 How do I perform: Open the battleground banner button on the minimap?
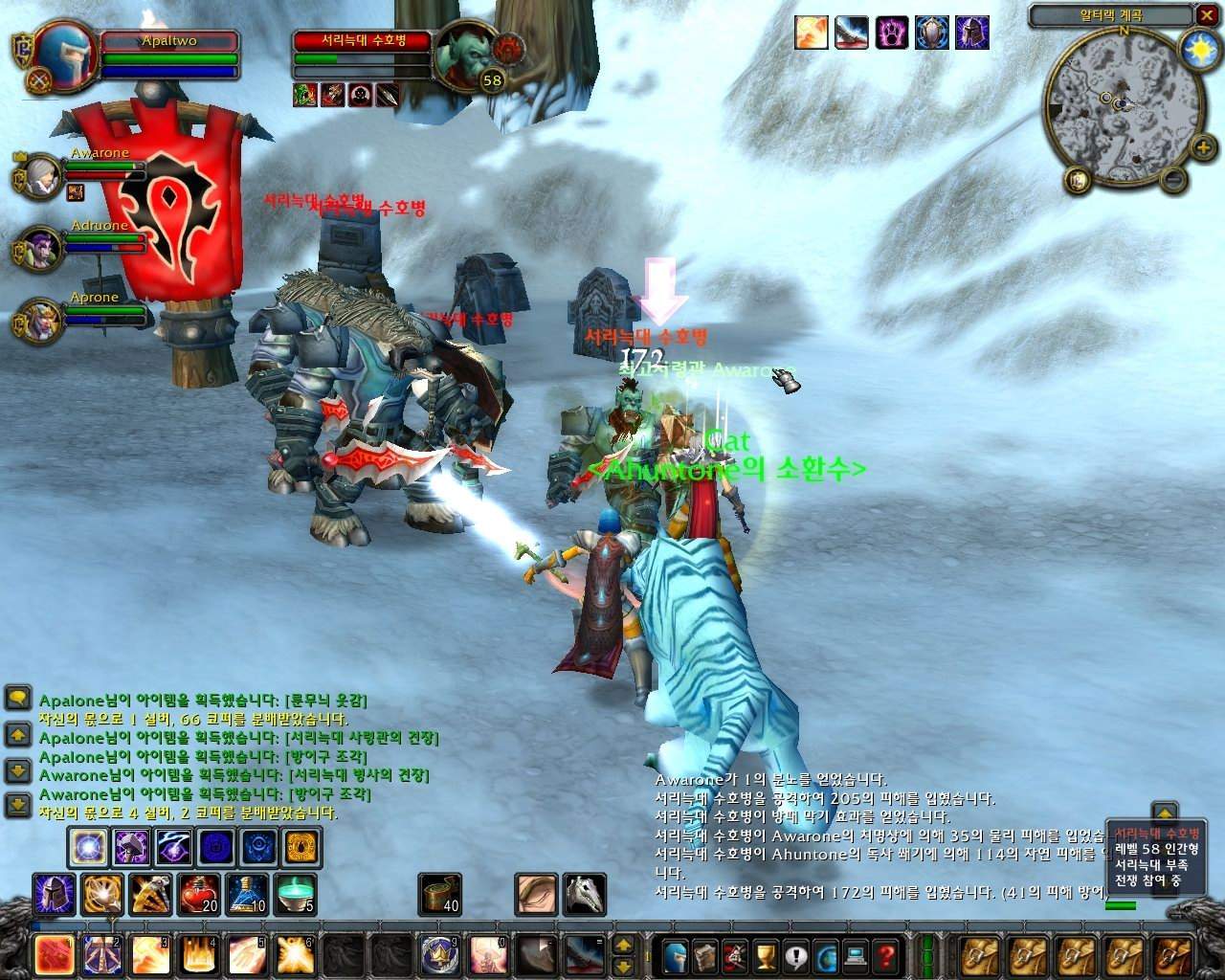click(x=1079, y=180)
